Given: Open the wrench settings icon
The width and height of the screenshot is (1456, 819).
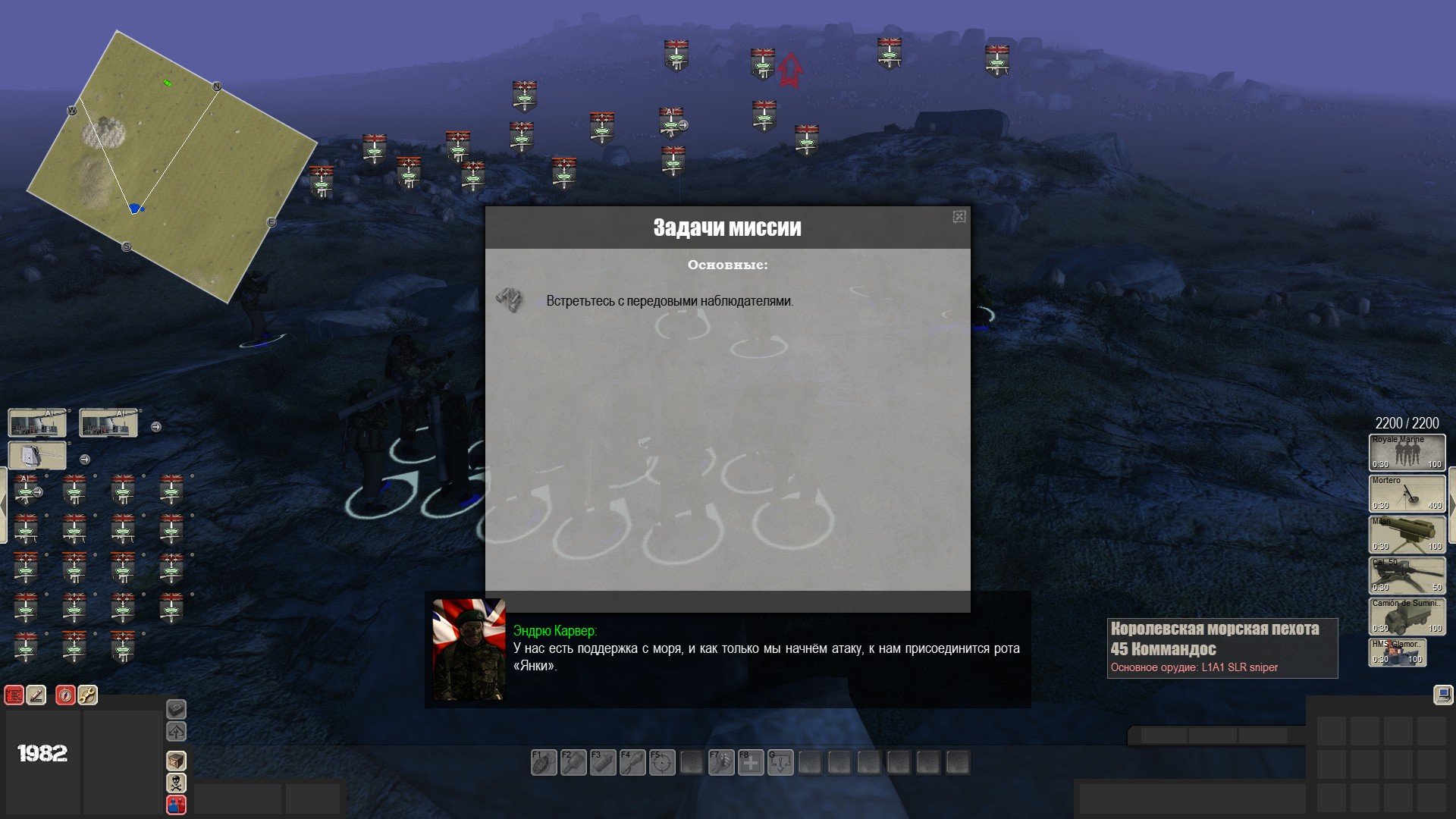Looking at the screenshot, I should pyautogui.click(x=88, y=695).
